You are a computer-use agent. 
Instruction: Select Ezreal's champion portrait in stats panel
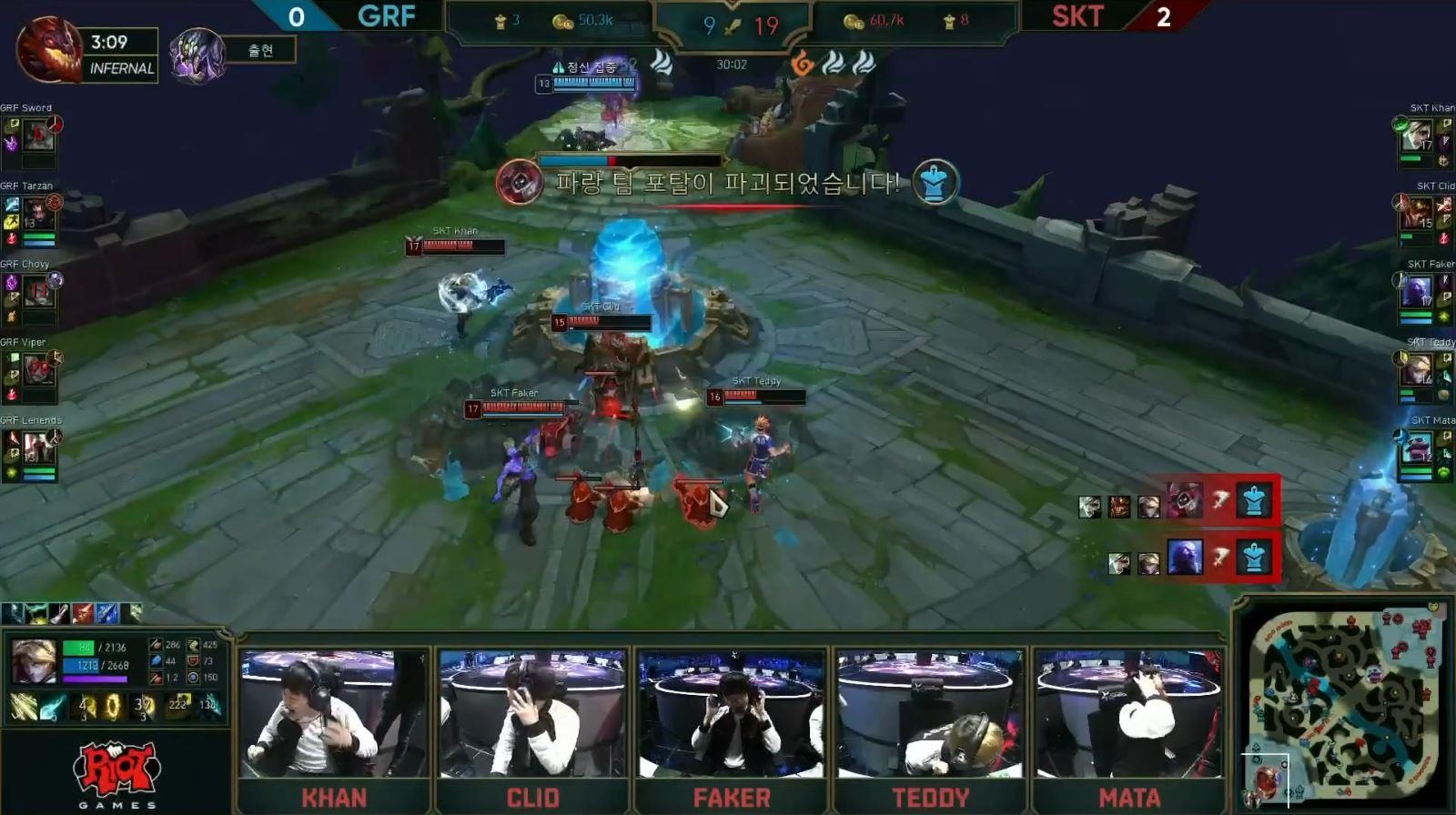(34, 662)
